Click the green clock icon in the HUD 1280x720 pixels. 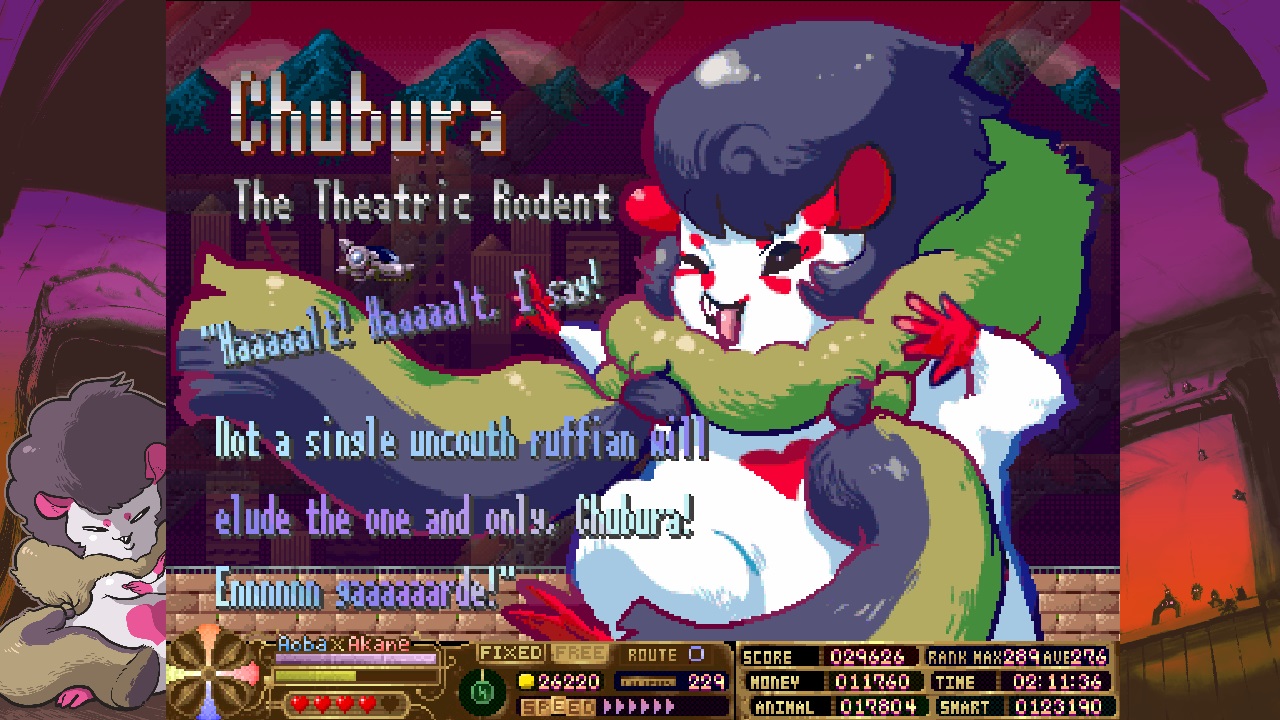click(x=481, y=688)
